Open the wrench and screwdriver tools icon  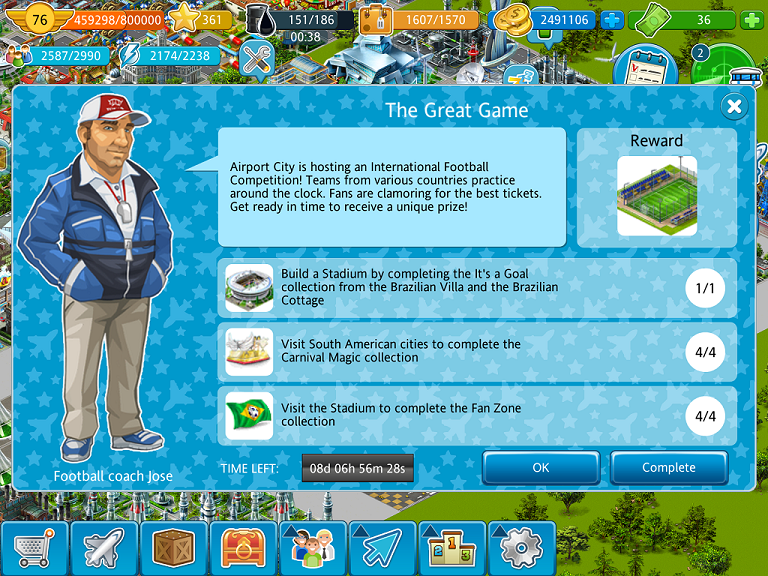pos(258,60)
